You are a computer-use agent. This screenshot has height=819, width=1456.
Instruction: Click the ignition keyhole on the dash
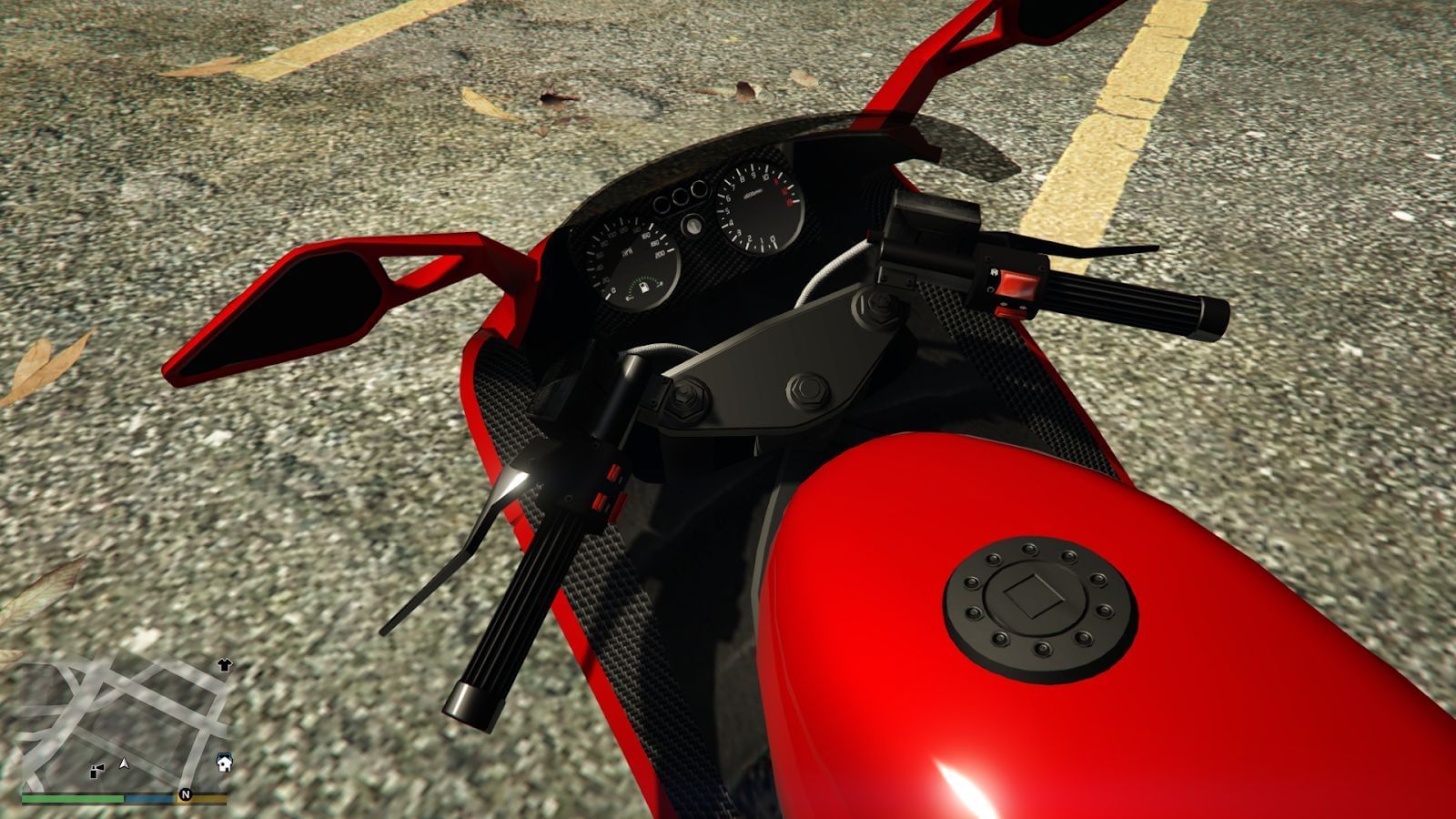tap(693, 225)
